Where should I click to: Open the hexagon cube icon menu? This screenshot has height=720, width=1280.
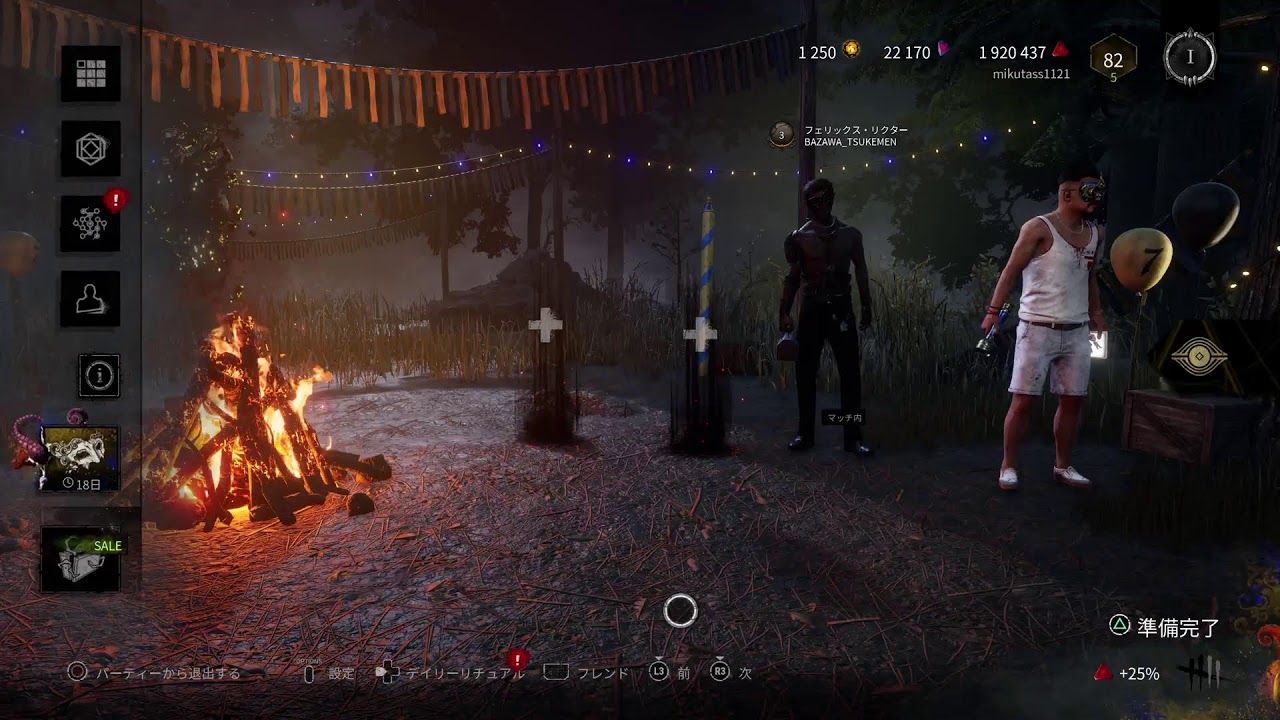[91, 148]
